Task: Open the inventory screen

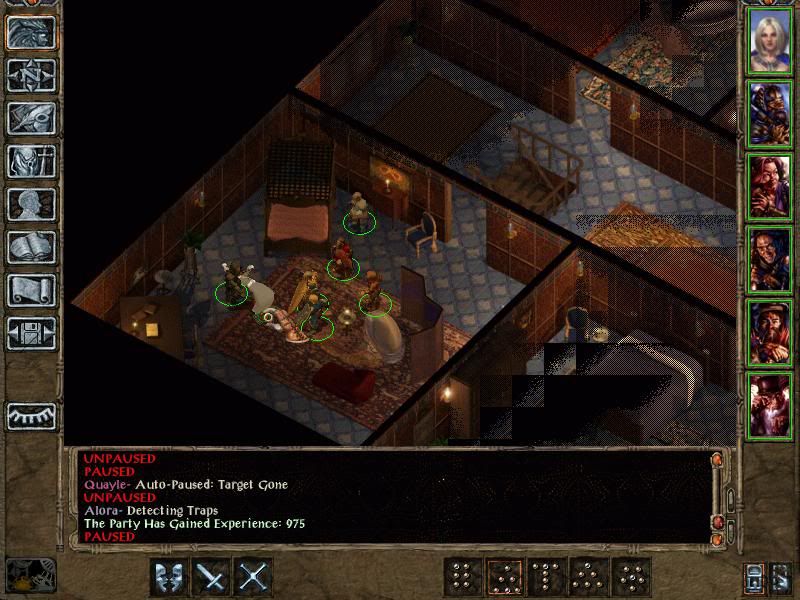Action: coord(31,161)
